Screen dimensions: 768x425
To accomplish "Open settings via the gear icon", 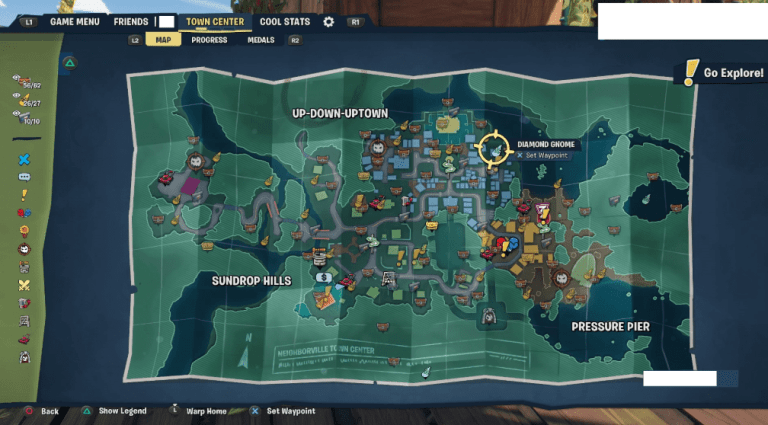I will [x=330, y=21].
